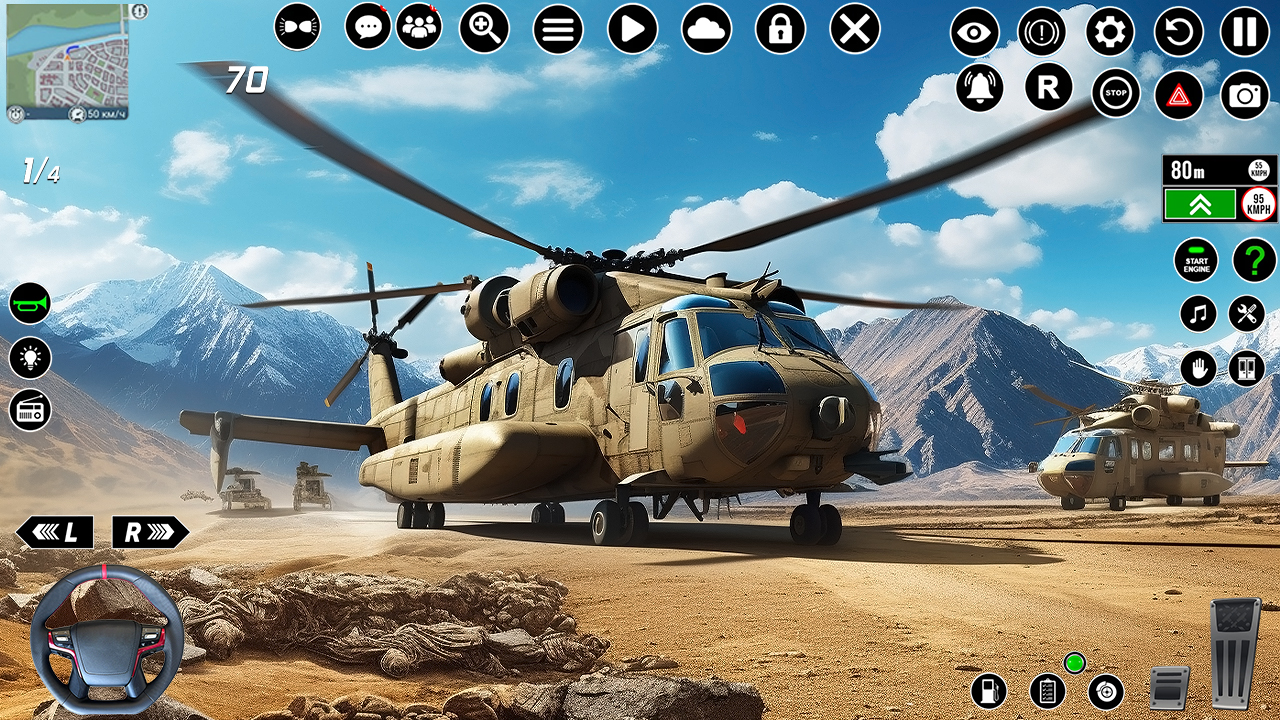Open the gear settings
The height and width of the screenshot is (720, 1280).
click(1110, 32)
